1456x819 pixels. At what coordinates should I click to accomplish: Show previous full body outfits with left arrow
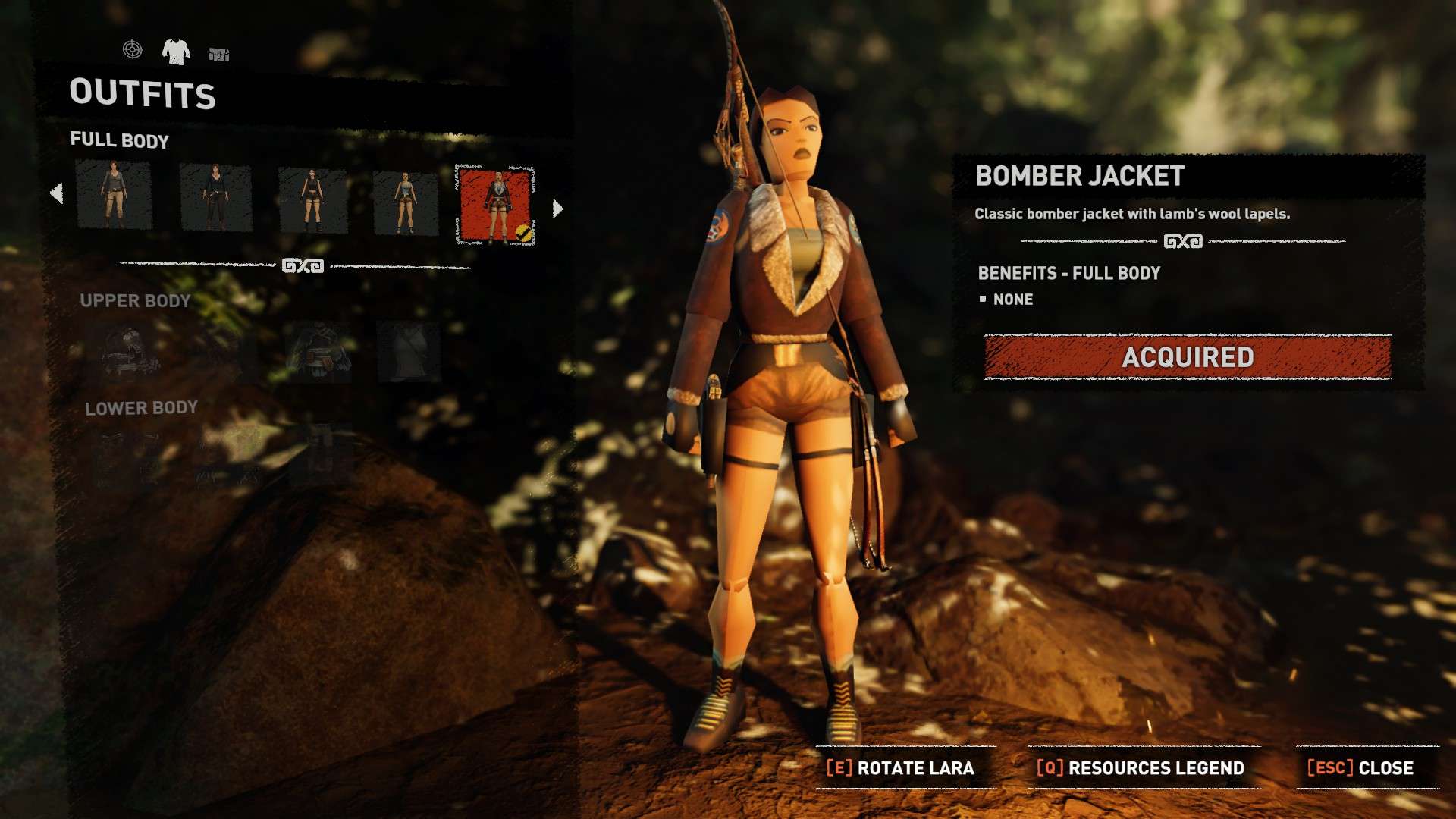coord(57,193)
